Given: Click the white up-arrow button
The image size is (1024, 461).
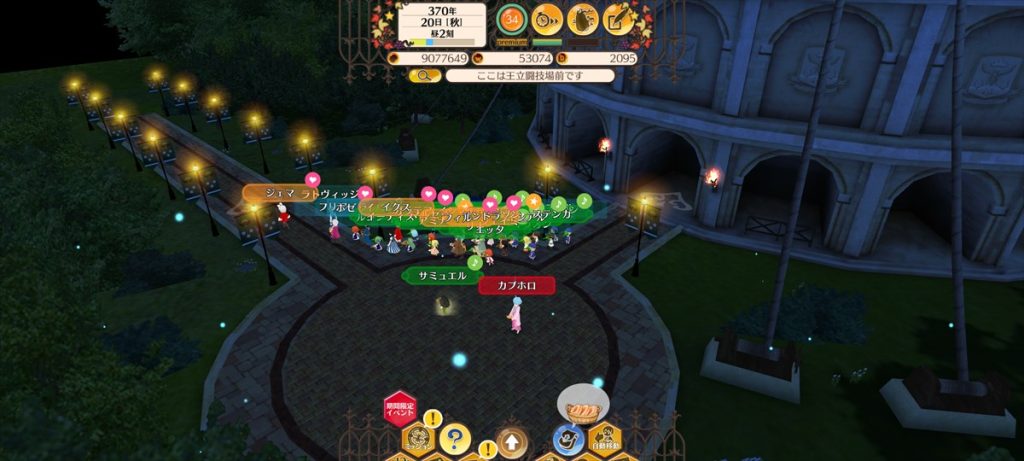Looking at the screenshot, I should (x=511, y=440).
